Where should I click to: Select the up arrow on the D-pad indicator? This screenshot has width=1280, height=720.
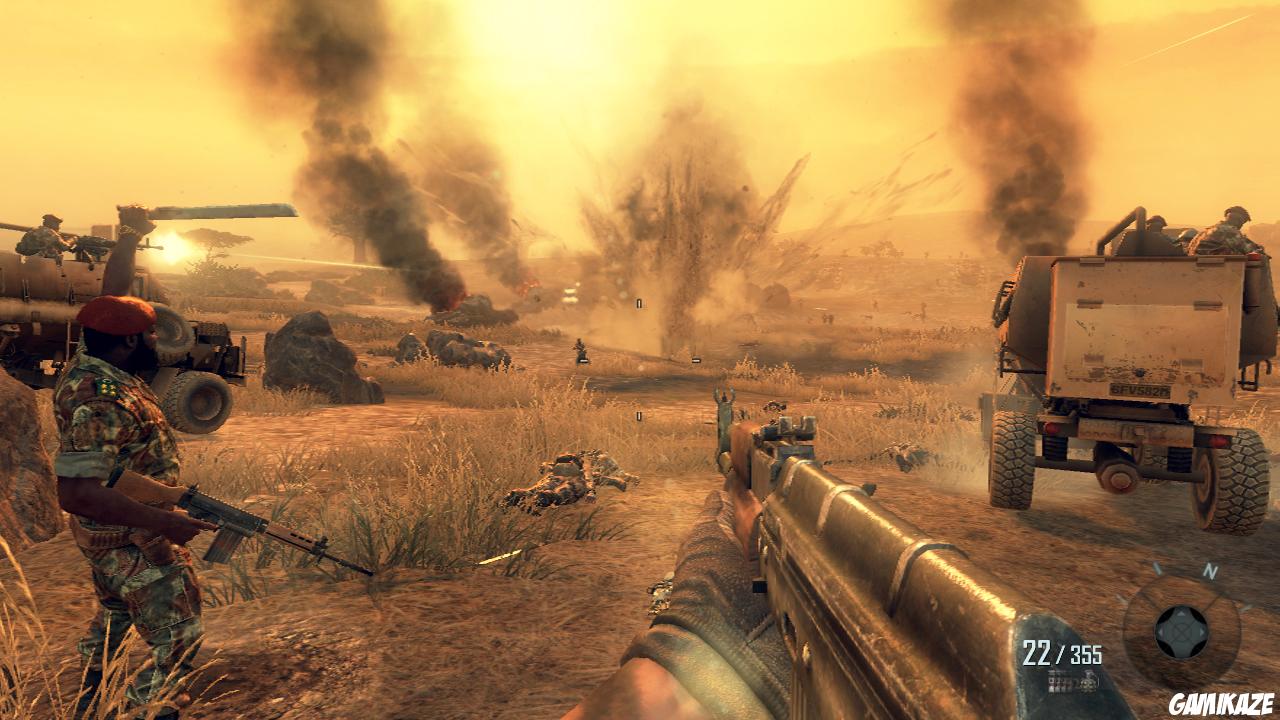pyautogui.click(x=1181, y=617)
